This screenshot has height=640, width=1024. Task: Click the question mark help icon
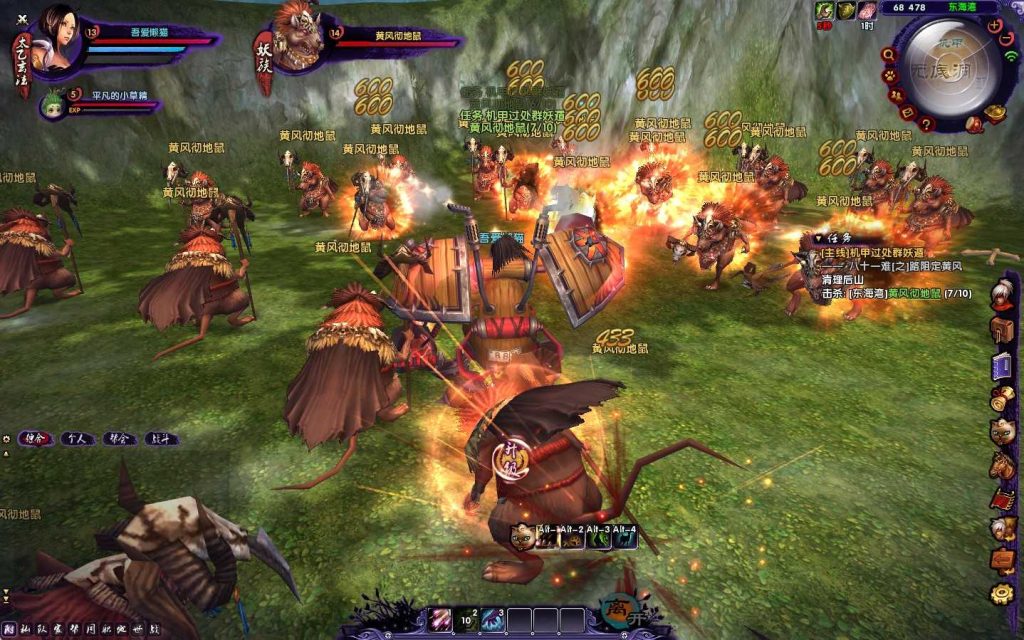(927, 124)
